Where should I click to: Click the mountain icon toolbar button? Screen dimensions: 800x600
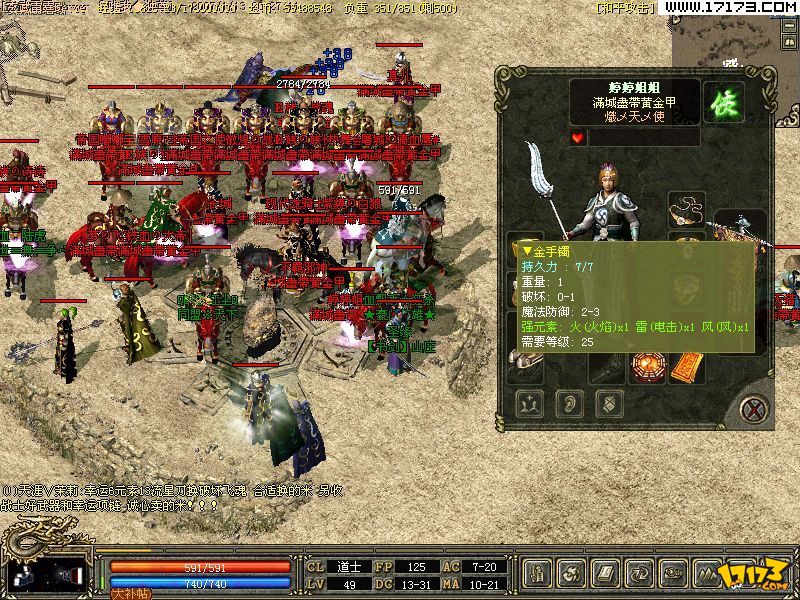pyautogui.click(x=709, y=573)
